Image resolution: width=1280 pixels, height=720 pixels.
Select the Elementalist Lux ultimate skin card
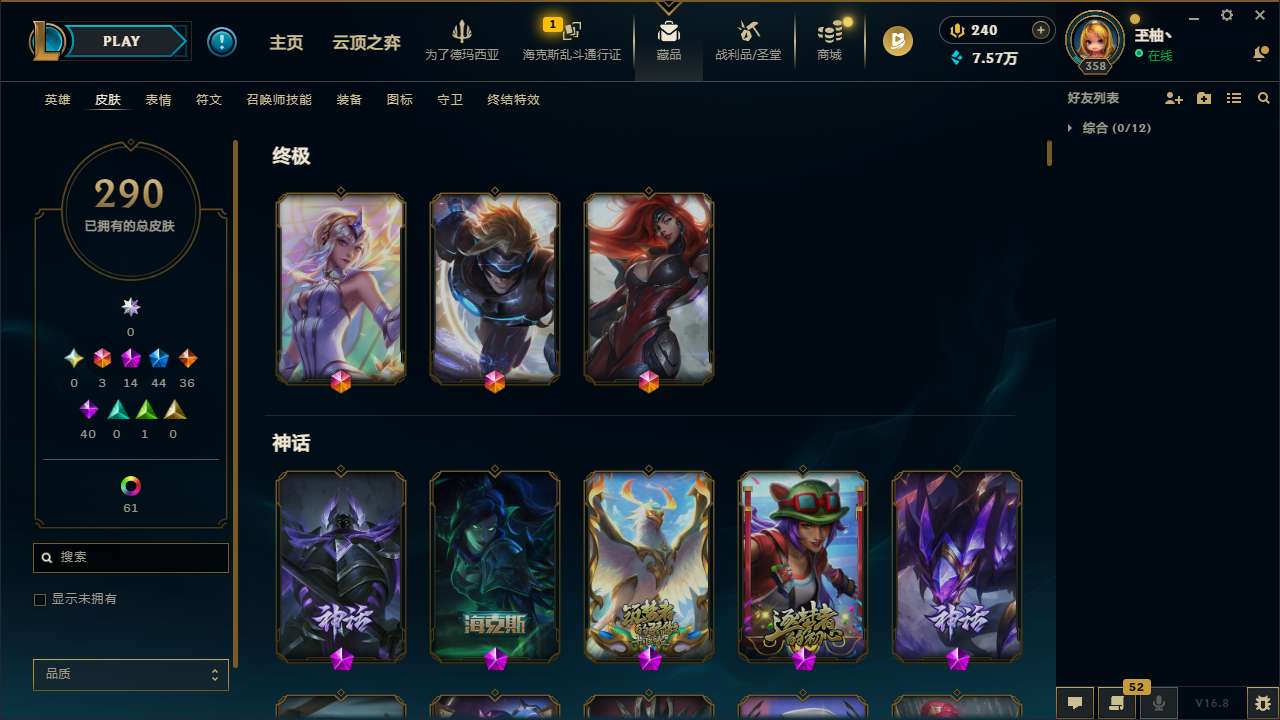tap(341, 288)
